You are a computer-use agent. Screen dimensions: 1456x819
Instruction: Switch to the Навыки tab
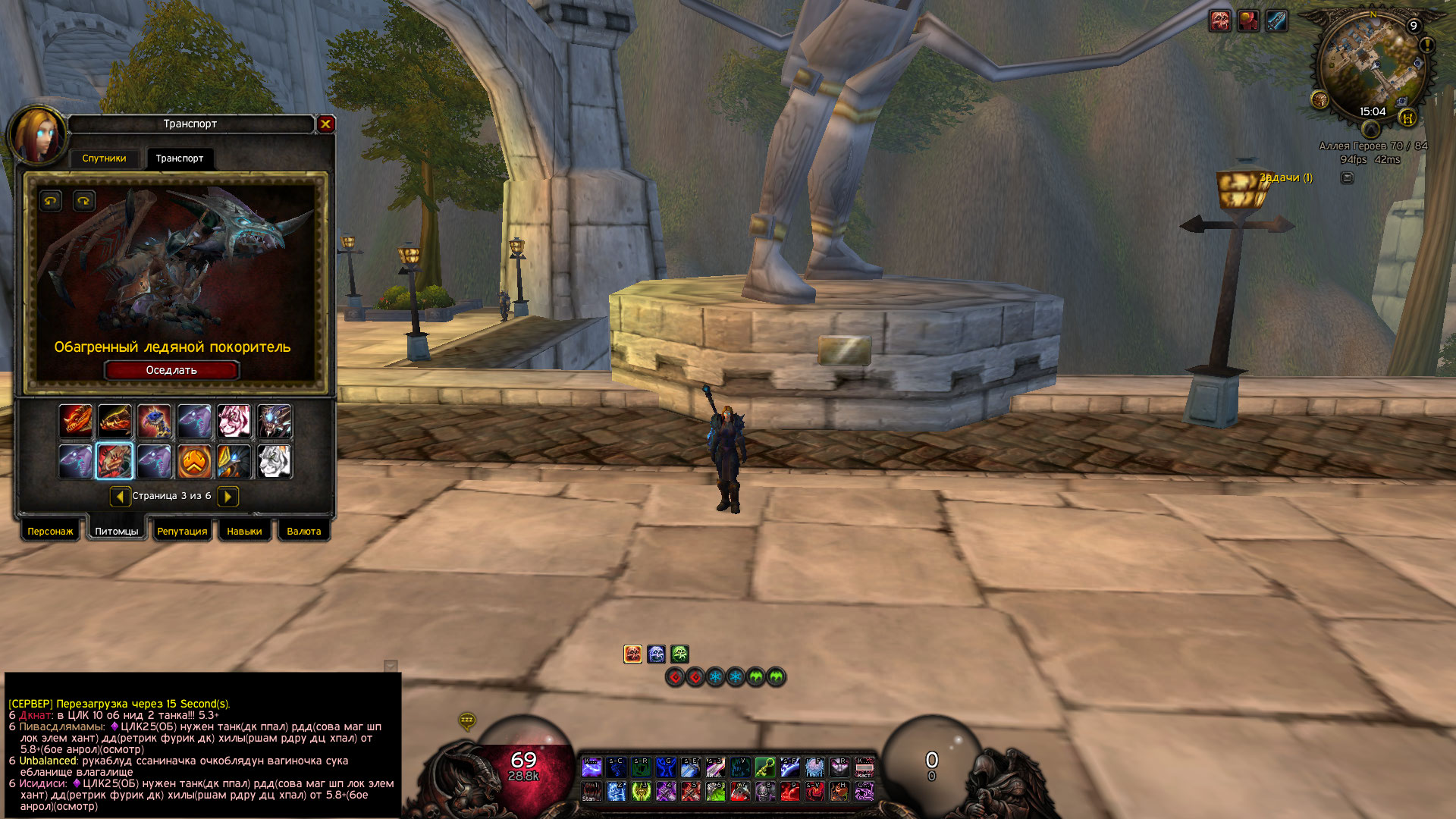point(244,532)
